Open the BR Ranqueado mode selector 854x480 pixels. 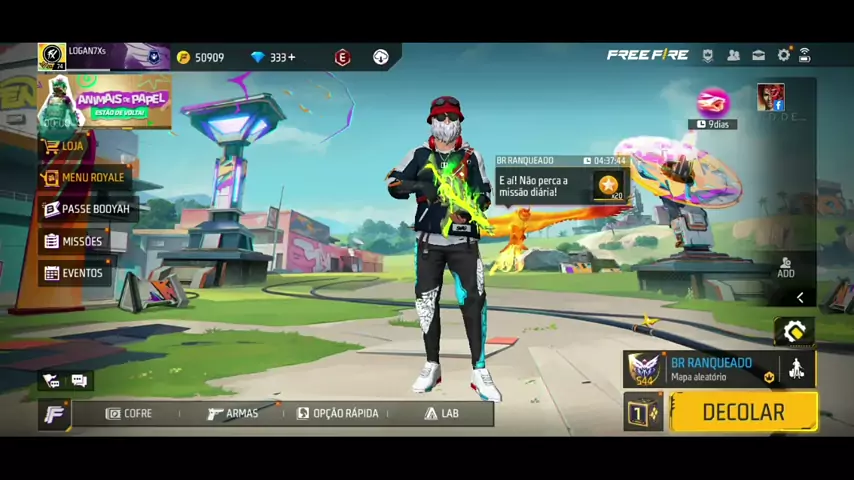coord(710,369)
